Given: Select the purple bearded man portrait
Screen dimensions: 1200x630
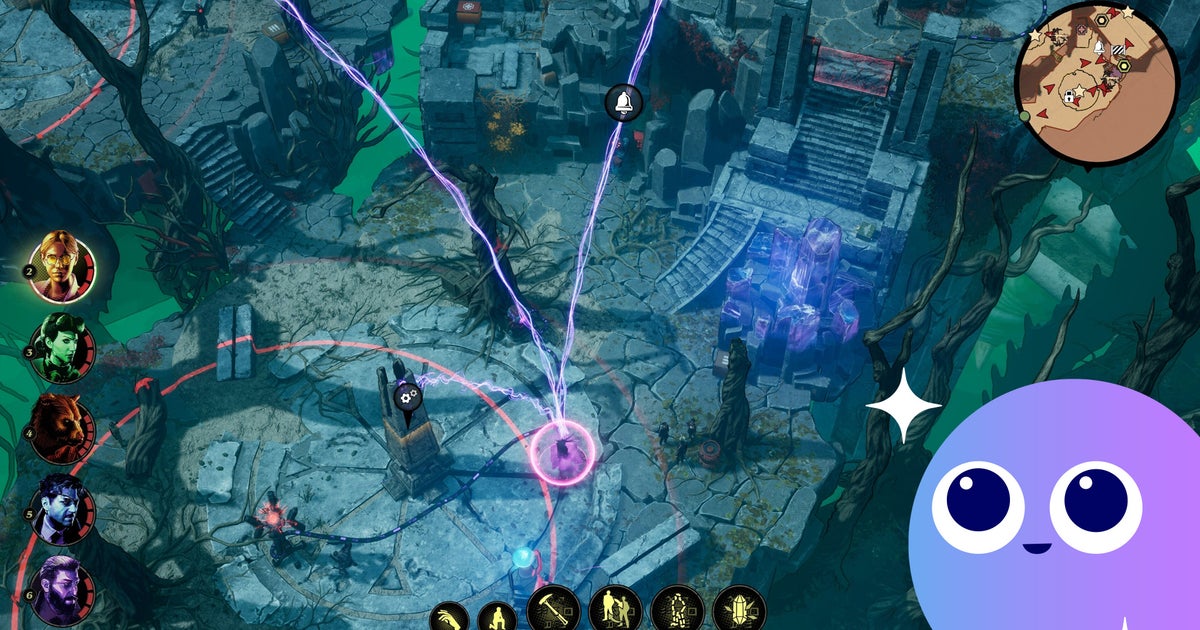Looking at the screenshot, I should (57, 590).
